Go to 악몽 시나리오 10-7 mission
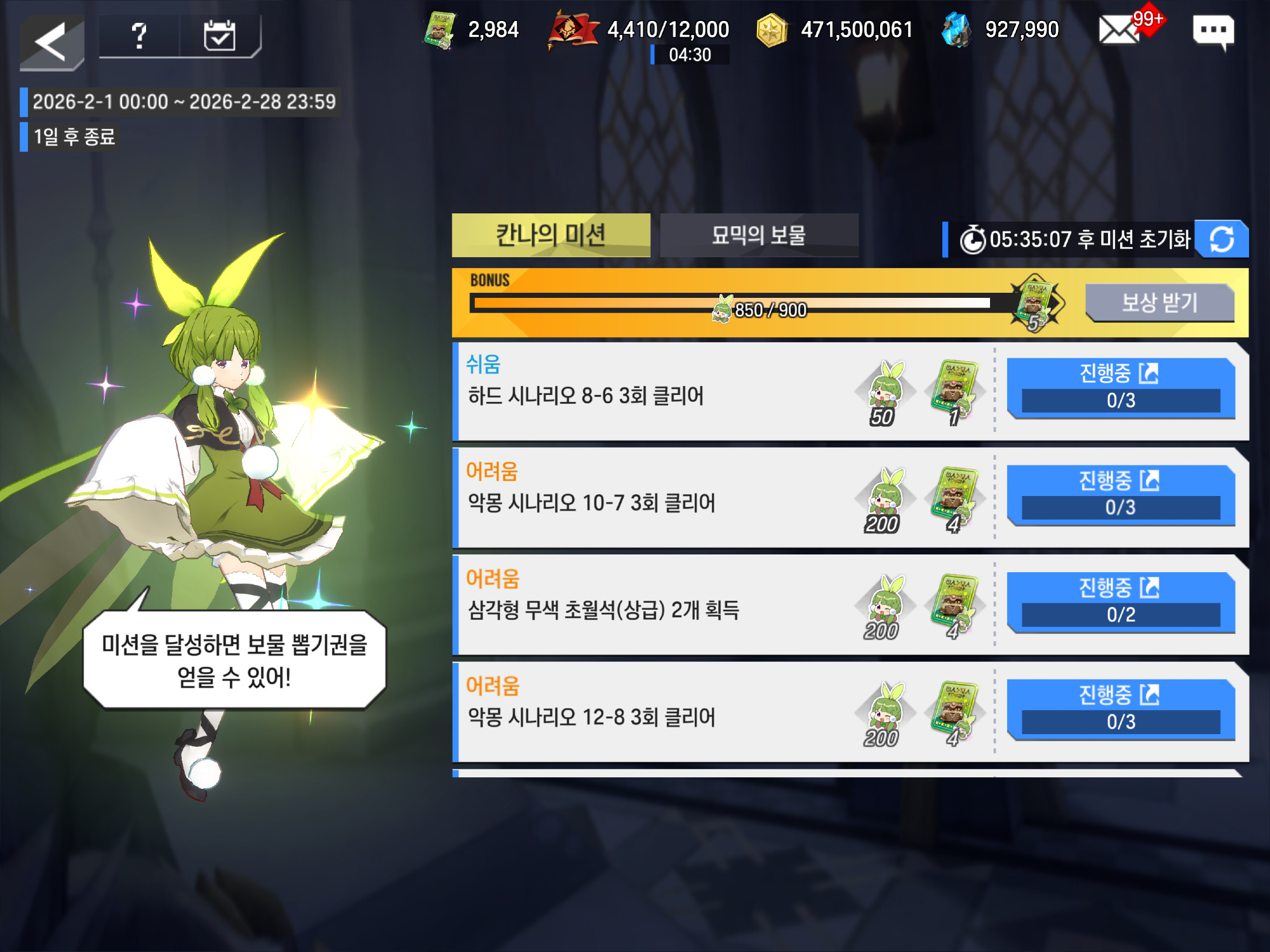Viewport: 1270px width, 952px height. tap(1121, 495)
